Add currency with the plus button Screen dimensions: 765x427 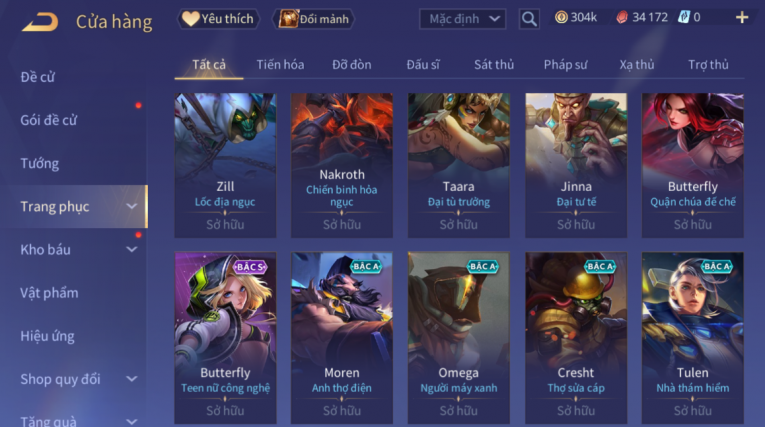(x=741, y=17)
